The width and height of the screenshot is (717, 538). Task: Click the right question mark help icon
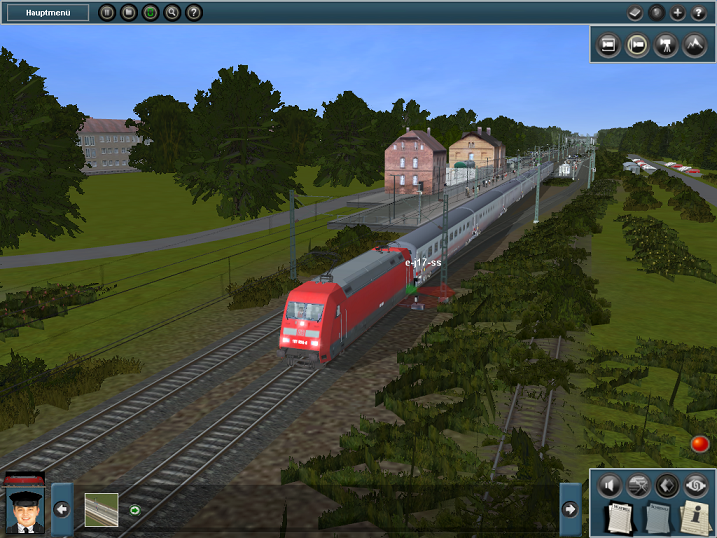698,13
